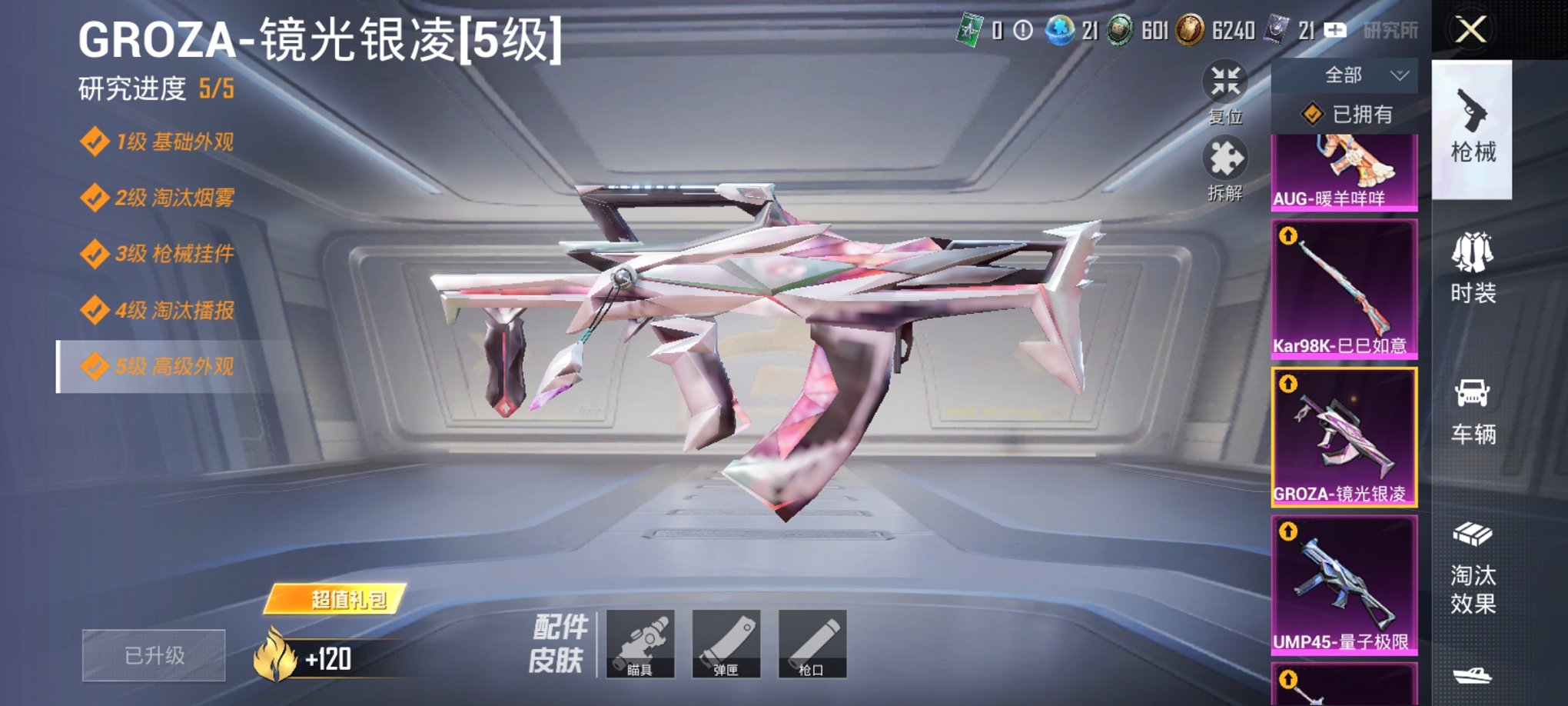Click the gold coin currency icon showing 6240

pyautogui.click(x=1188, y=27)
